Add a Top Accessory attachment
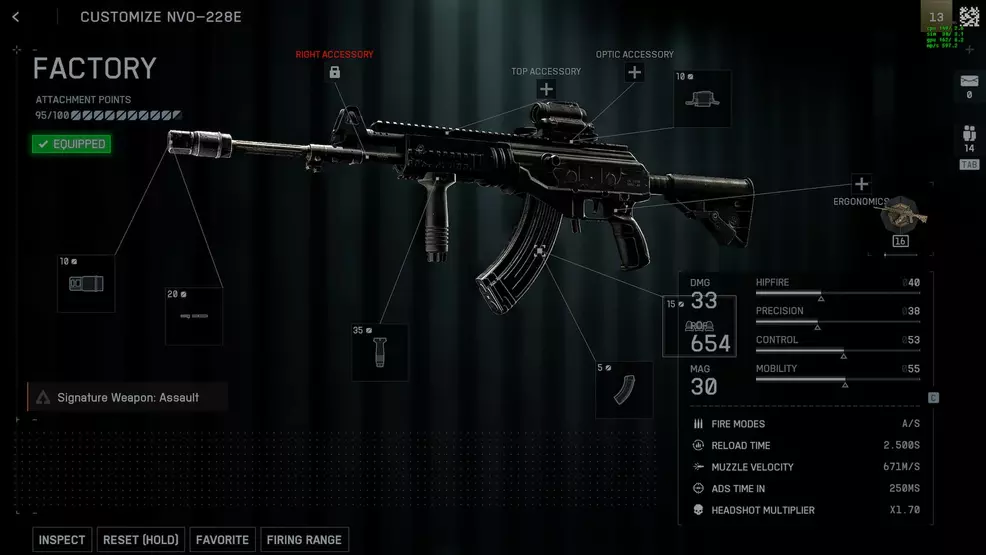This screenshot has height=555, width=986. (546, 90)
